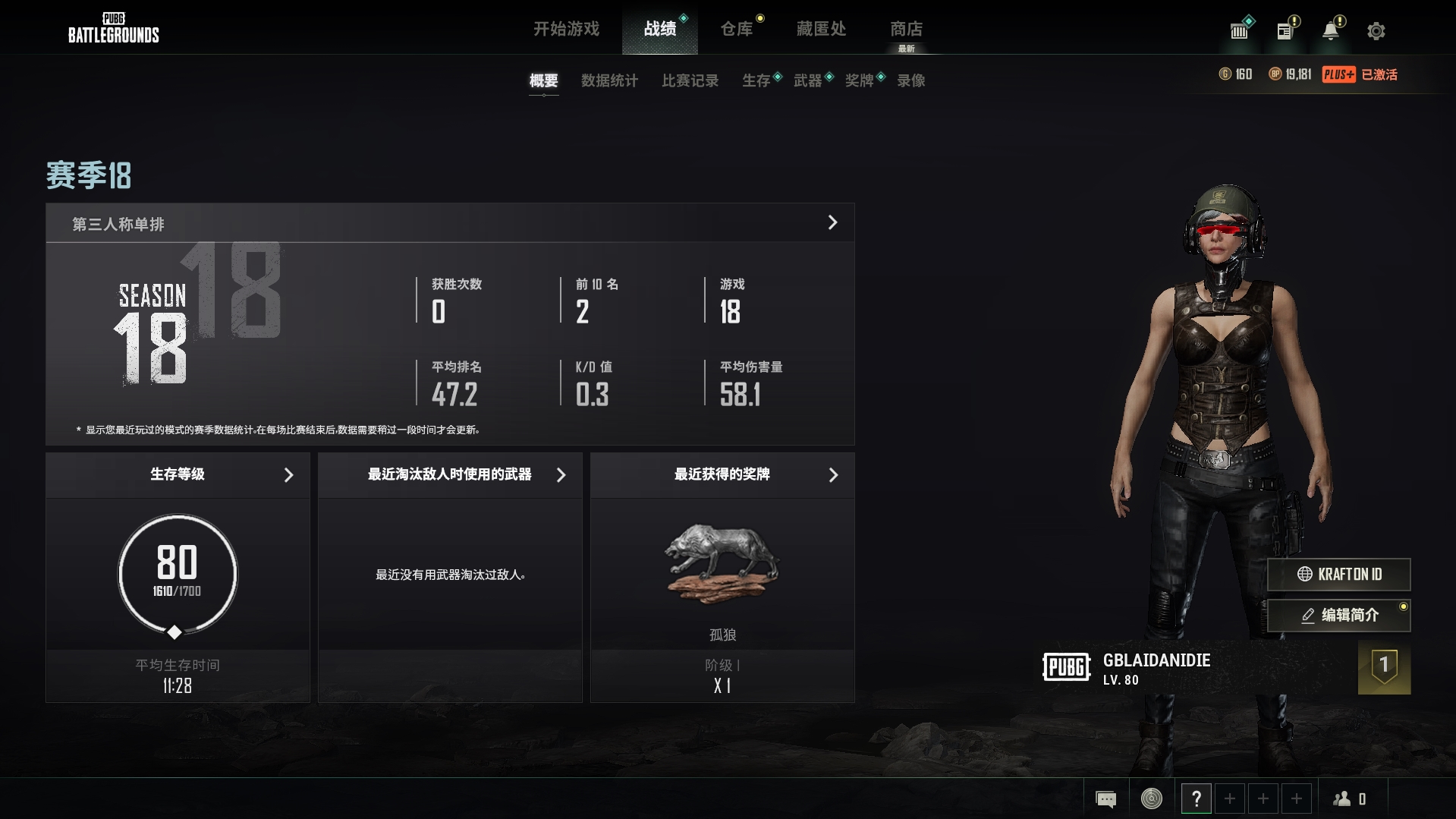
Task: Click the KRAFTON ID button
Action: tap(1338, 575)
